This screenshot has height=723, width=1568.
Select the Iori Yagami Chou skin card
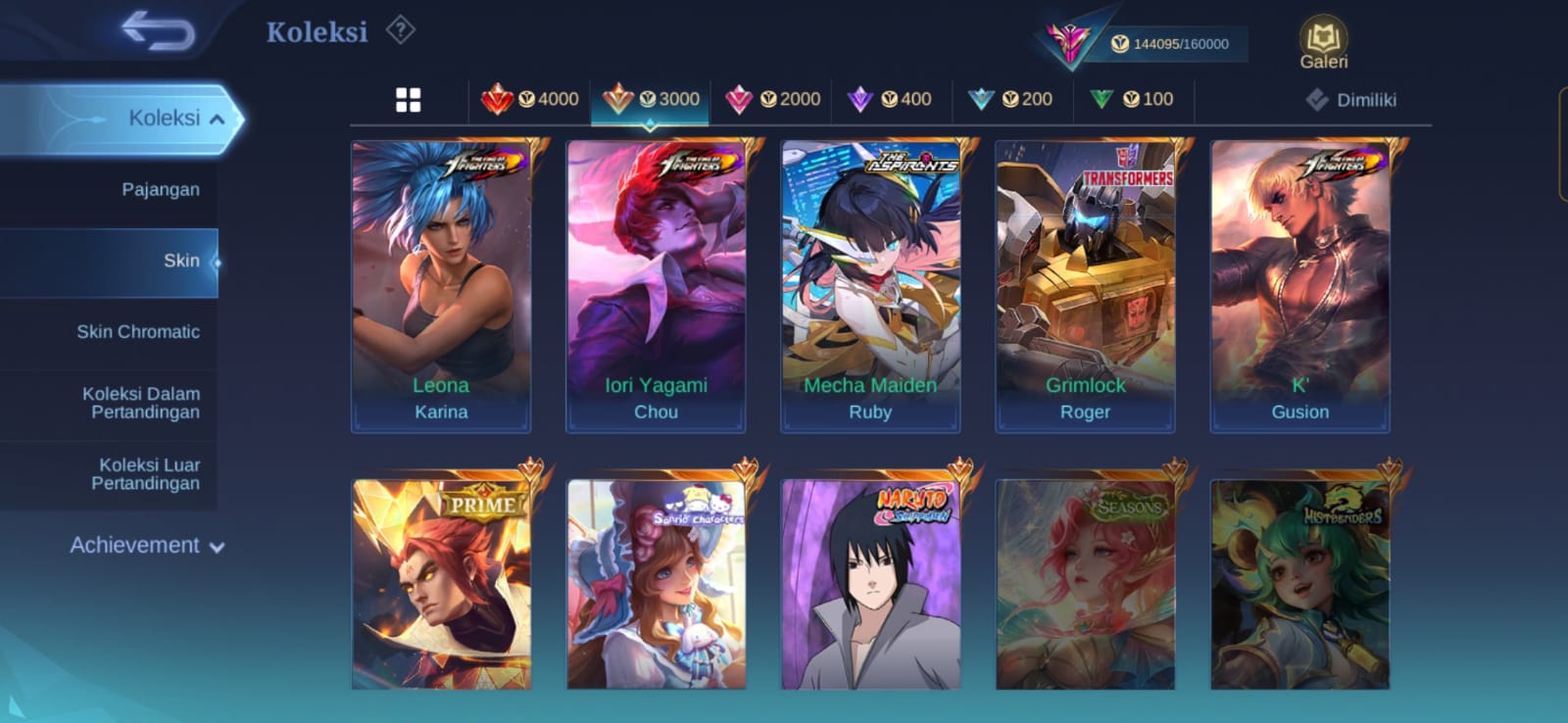point(656,286)
